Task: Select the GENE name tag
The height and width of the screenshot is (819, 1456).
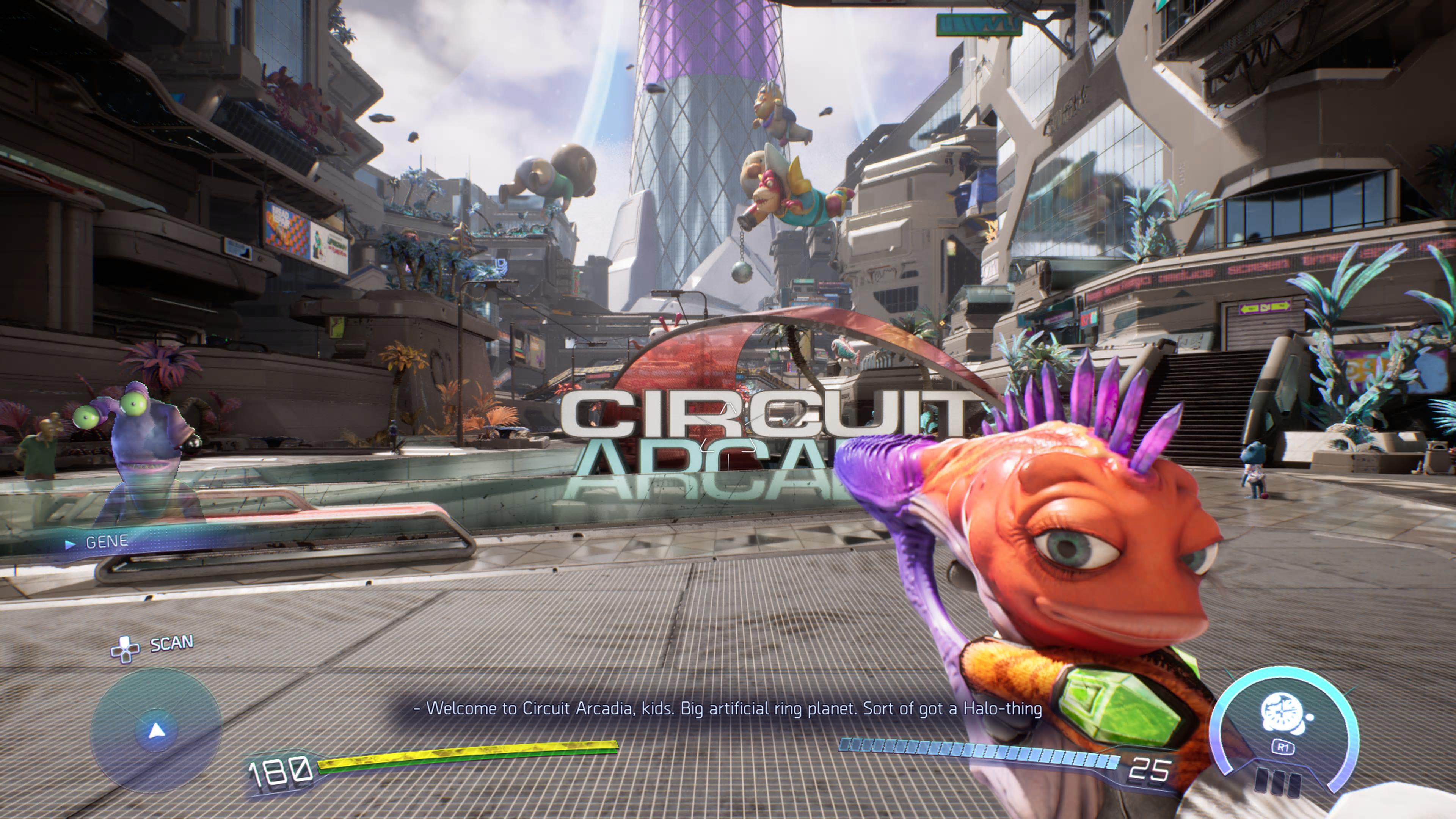Action: click(106, 542)
